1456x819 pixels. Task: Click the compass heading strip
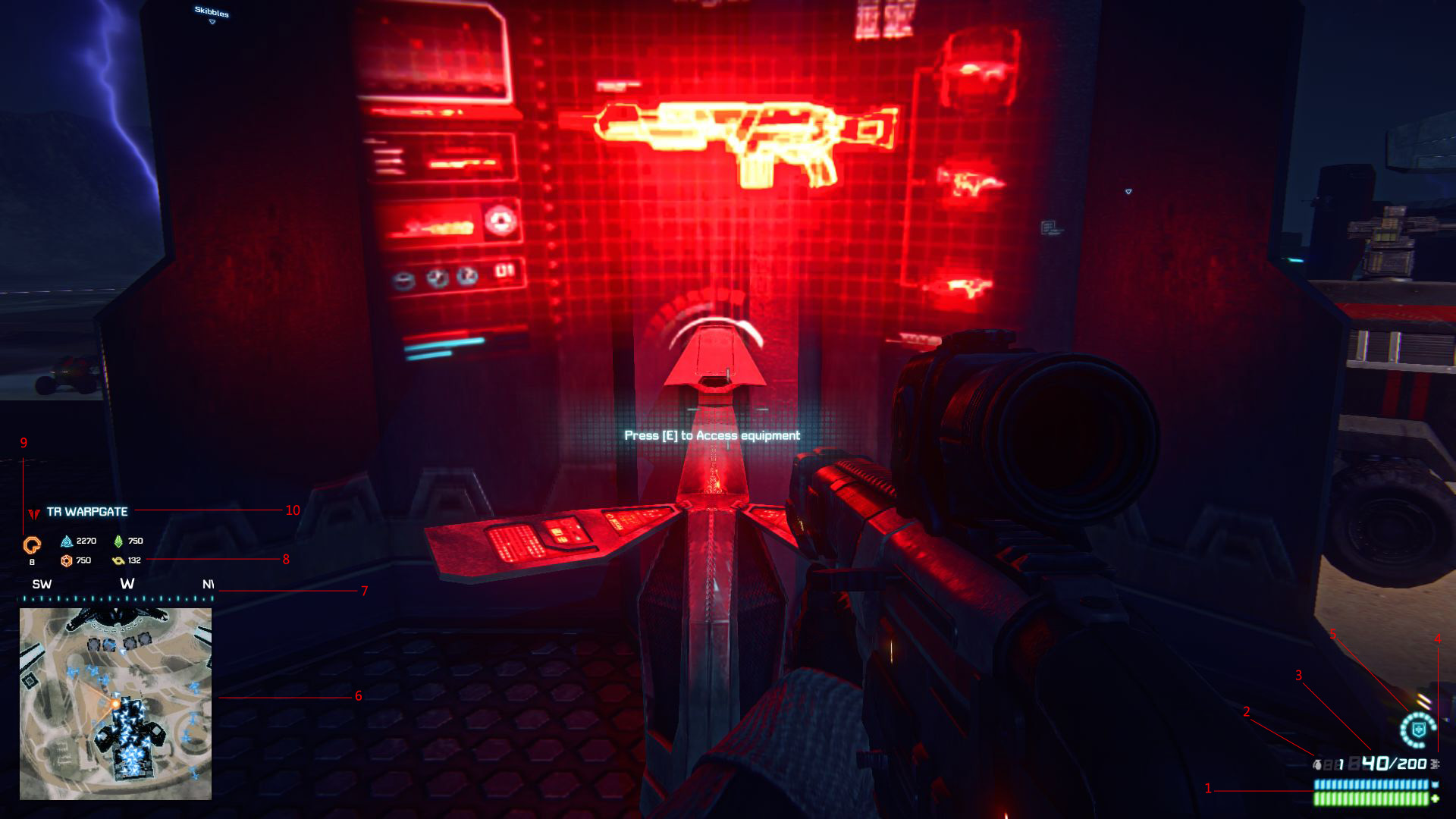coord(115,590)
